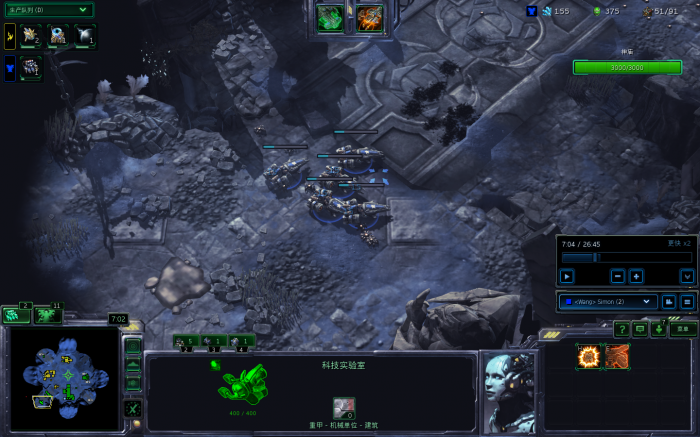Open the game menu button

coord(684,329)
